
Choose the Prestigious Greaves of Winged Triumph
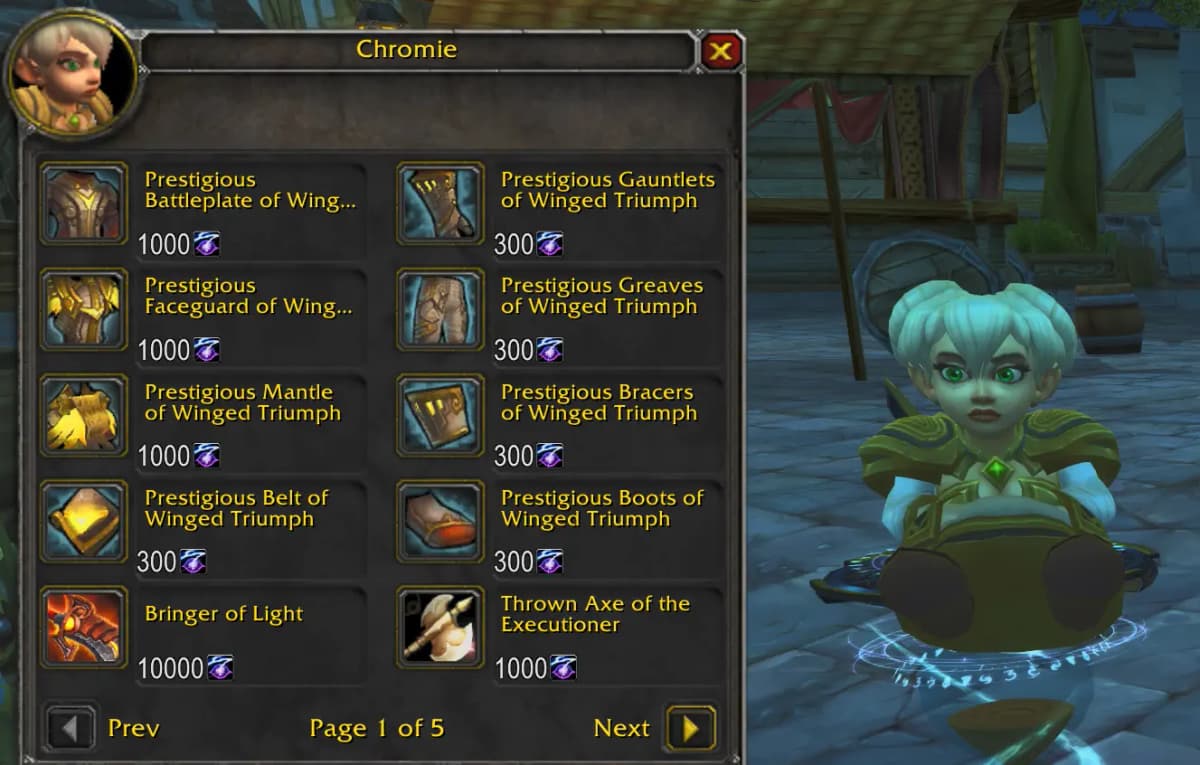coord(440,310)
